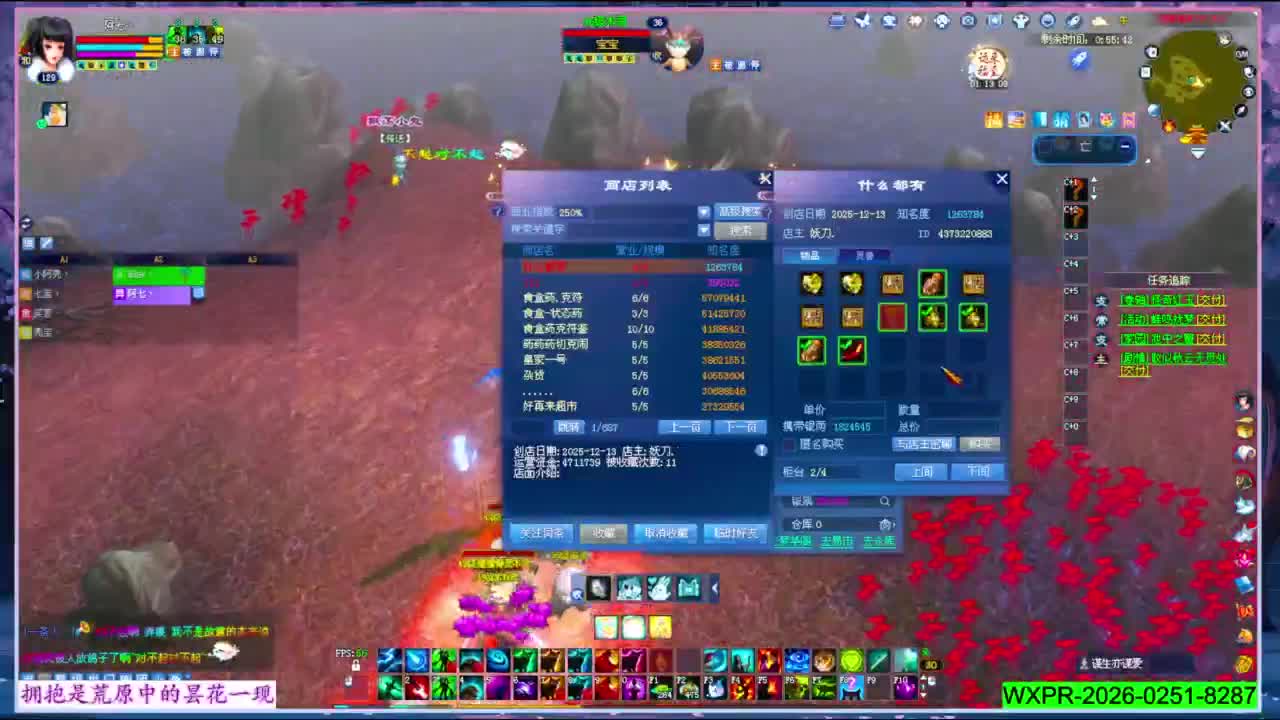Open the keyword search dropdown
The image size is (1280, 720).
click(x=702, y=231)
